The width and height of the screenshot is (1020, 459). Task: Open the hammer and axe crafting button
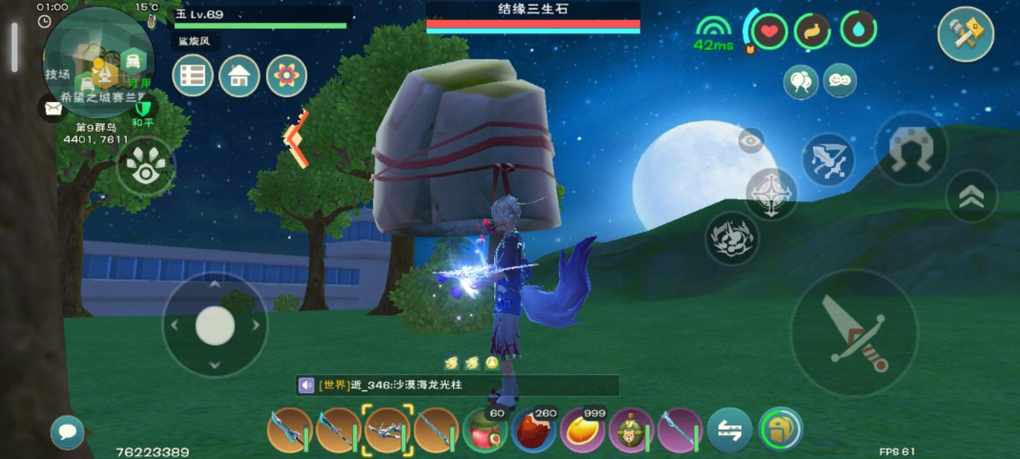pos(965,34)
